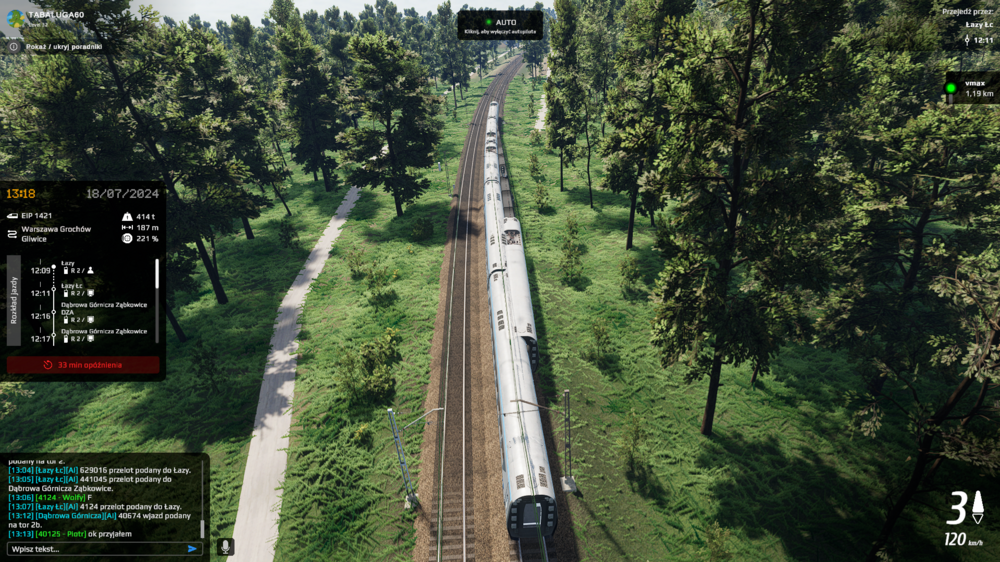
Task: Toggle the AUTO autopilot button
Action: click(500, 25)
